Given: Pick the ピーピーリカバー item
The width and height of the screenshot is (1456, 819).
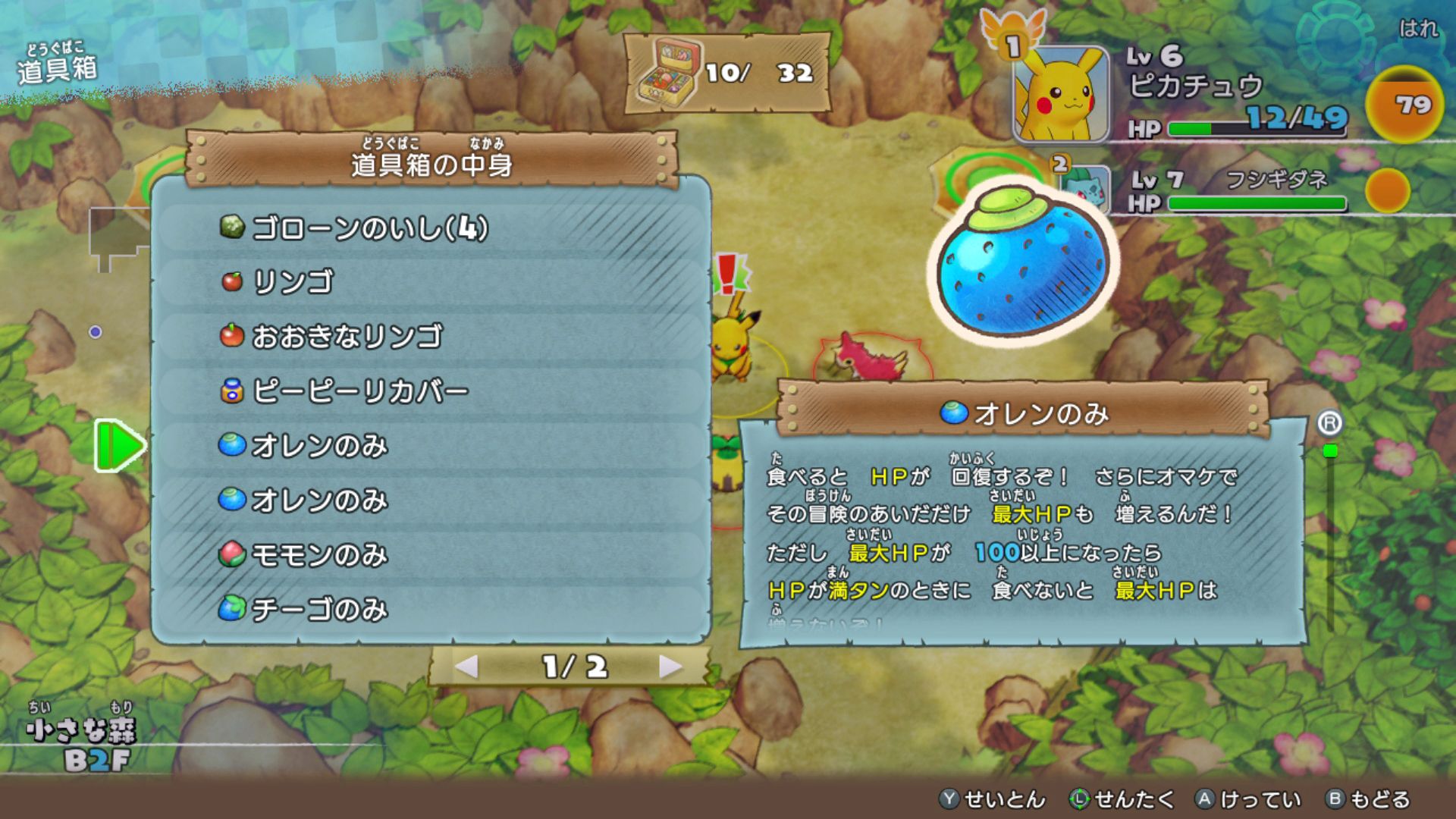Looking at the screenshot, I should [431, 391].
